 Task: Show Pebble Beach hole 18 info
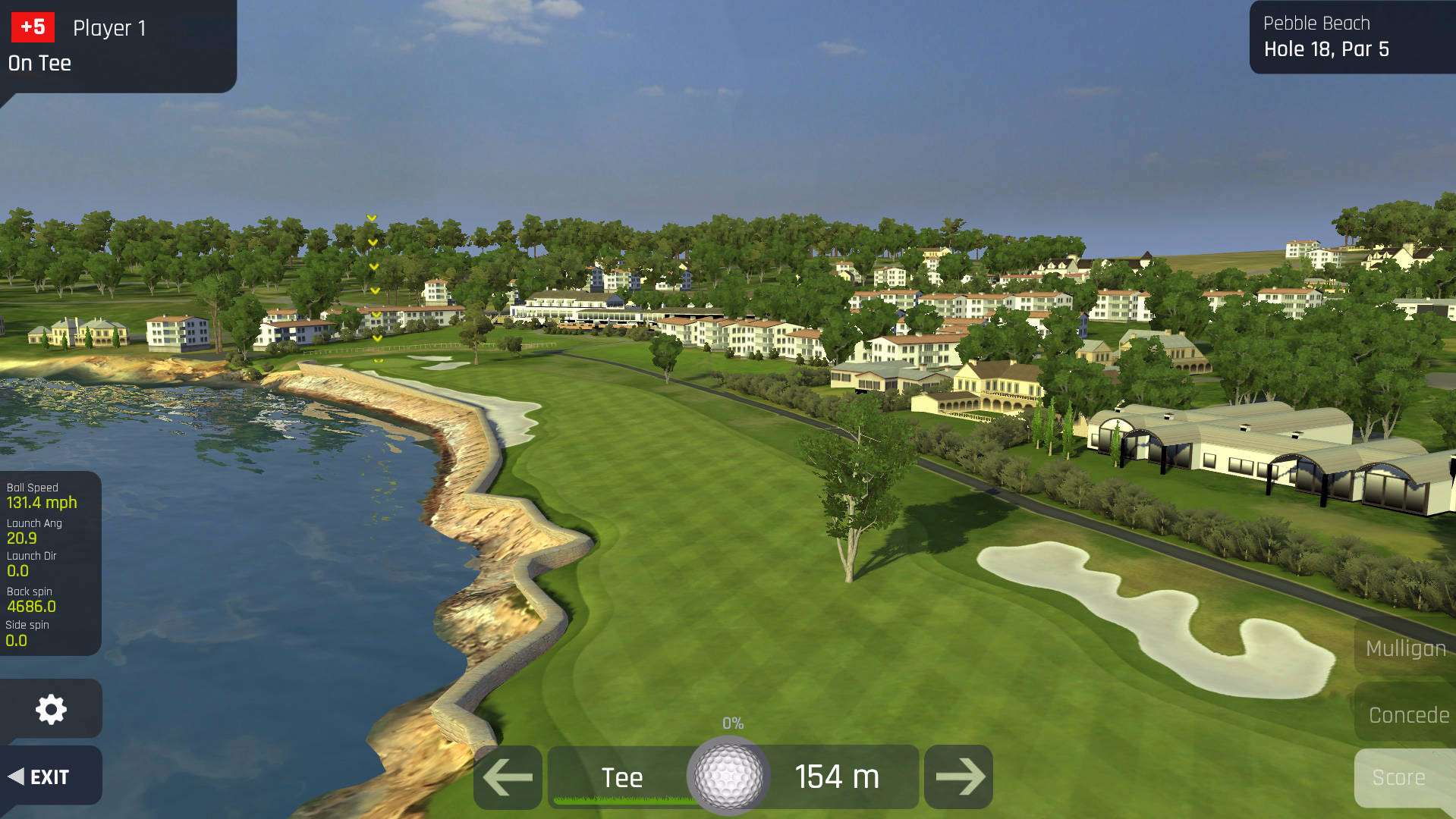tap(1351, 37)
